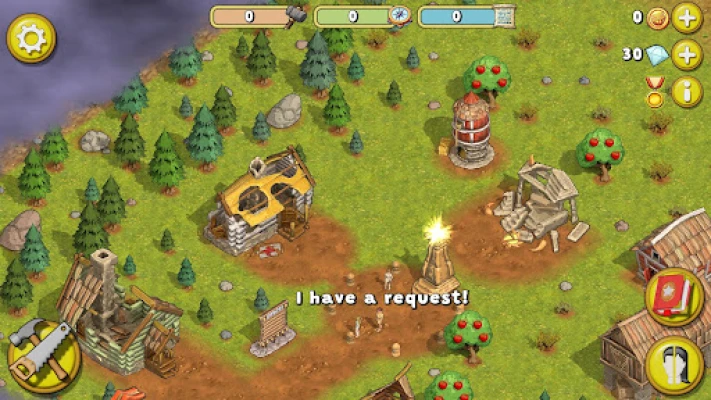Screen dimensions: 711x400
Task: Open the yellow info button
Action: [687, 92]
